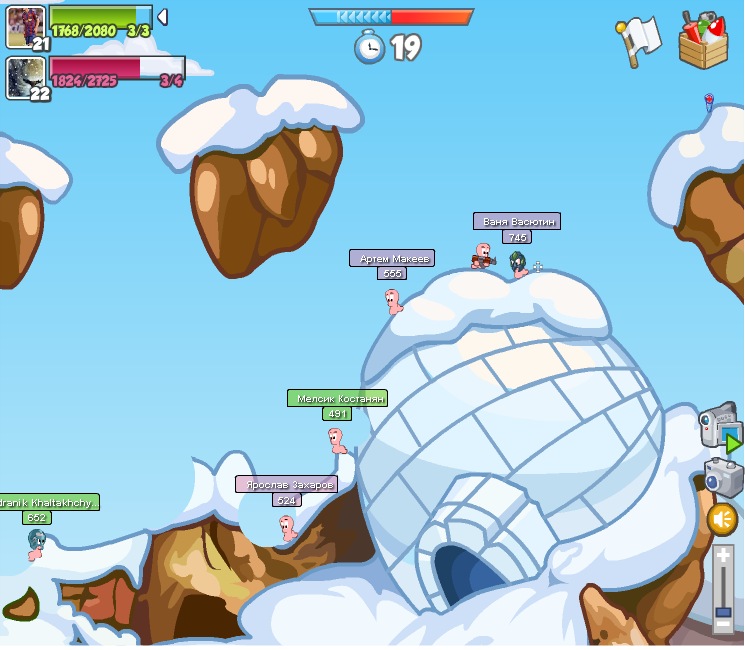Open the weapons crate inventory
The height and width of the screenshot is (650, 745).
pyautogui.click(x=703, y=40)
